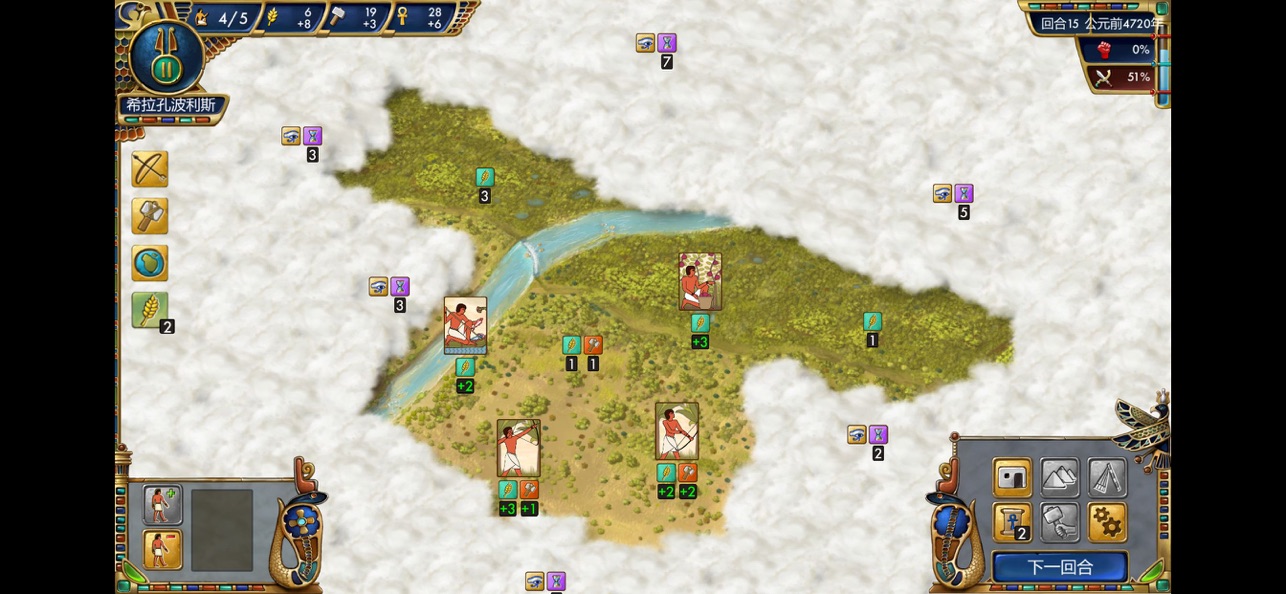End turn with the 下一回合 button

point(1059,567)
